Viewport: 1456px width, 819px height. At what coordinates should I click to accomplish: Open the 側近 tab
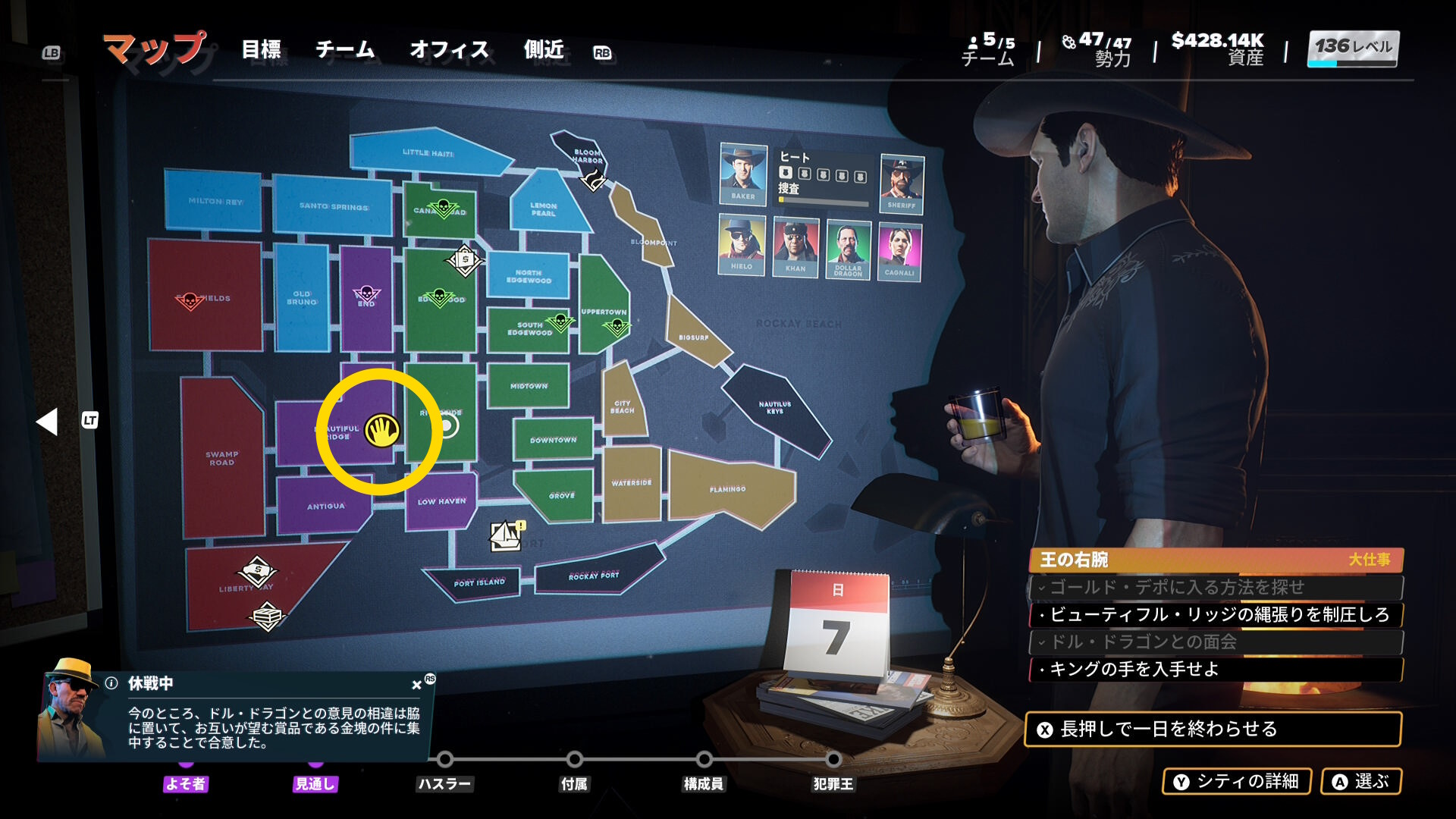point(544,50)
